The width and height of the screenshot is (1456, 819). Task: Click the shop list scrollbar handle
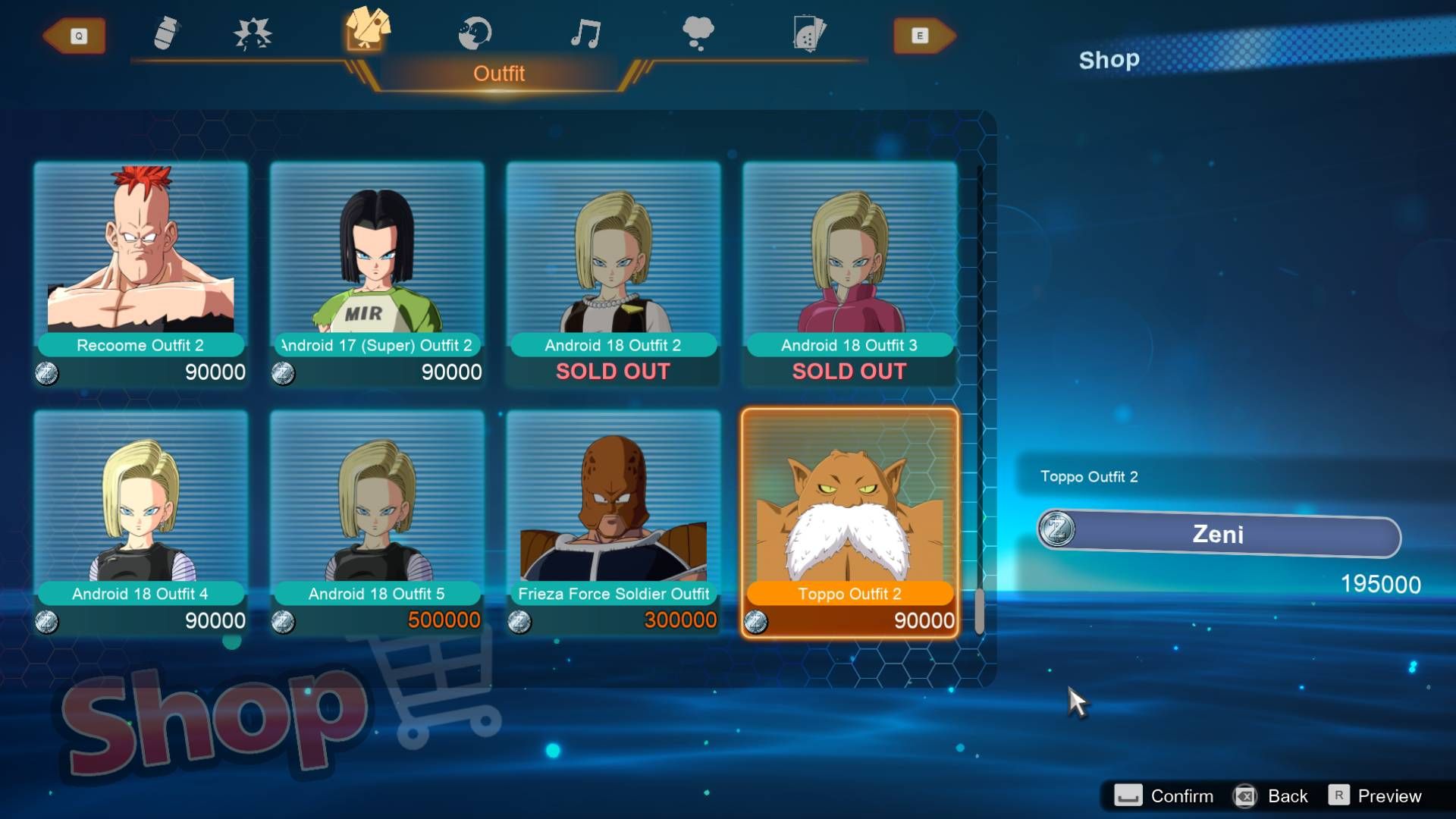pyautogui.click(x=979, y=610)
